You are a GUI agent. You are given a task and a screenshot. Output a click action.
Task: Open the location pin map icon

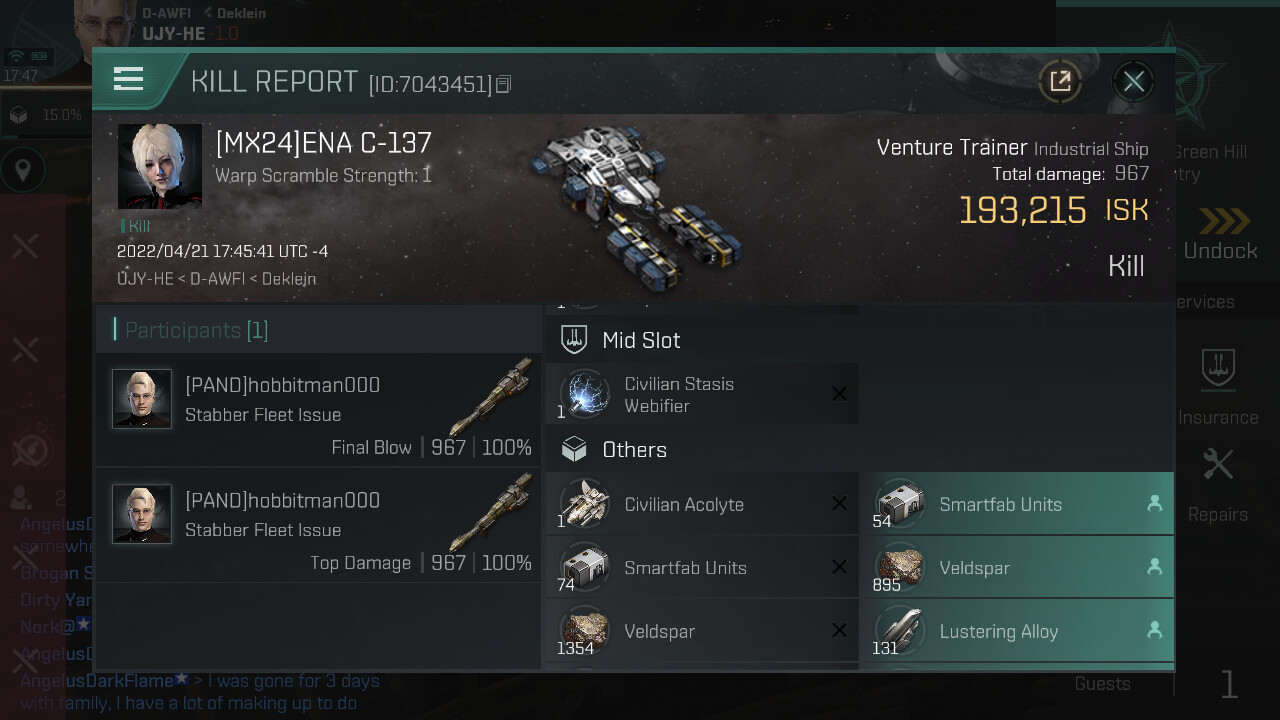click(x=23, y=171)
